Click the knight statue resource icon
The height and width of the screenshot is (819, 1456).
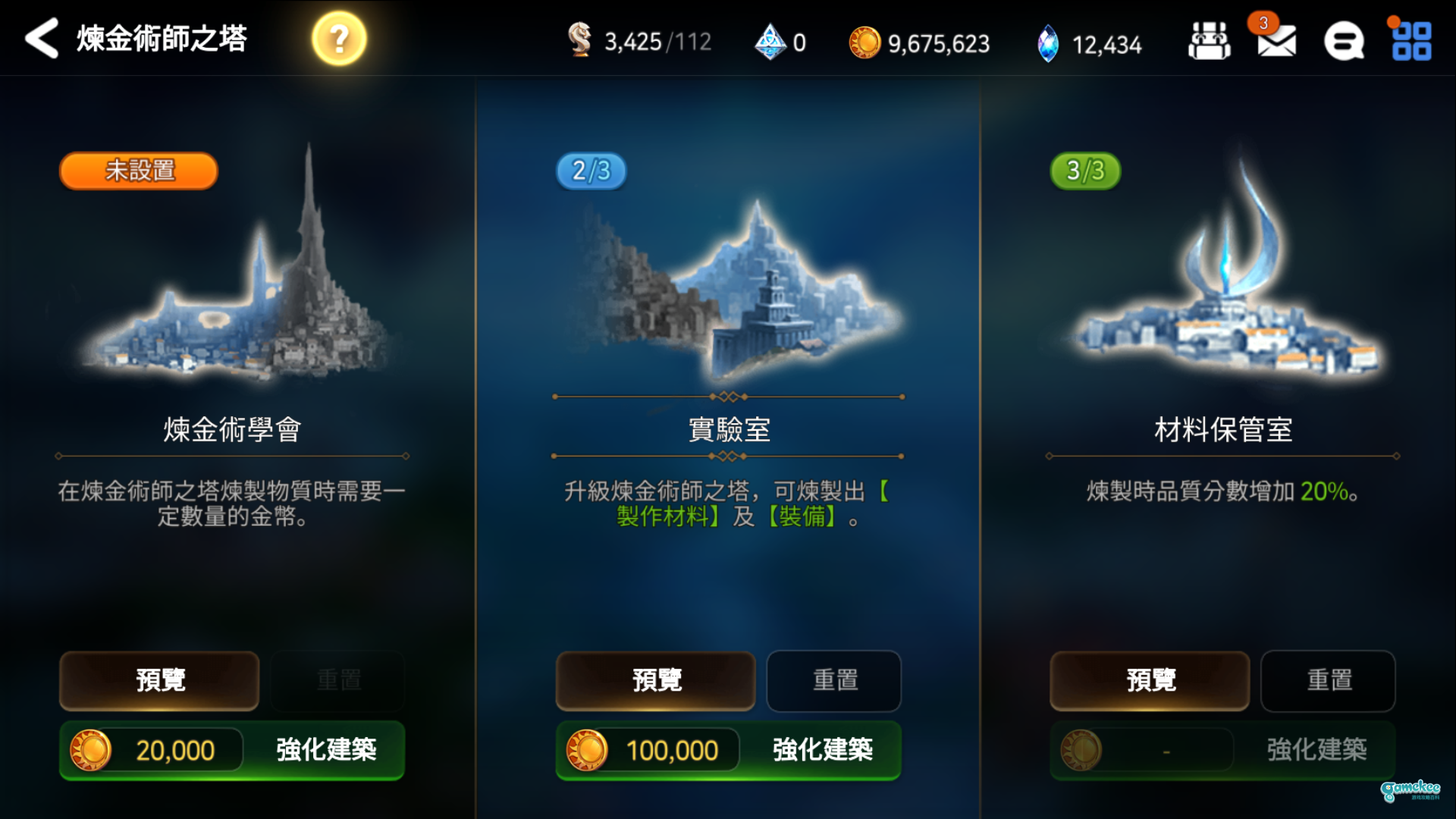tap(581, 42)
